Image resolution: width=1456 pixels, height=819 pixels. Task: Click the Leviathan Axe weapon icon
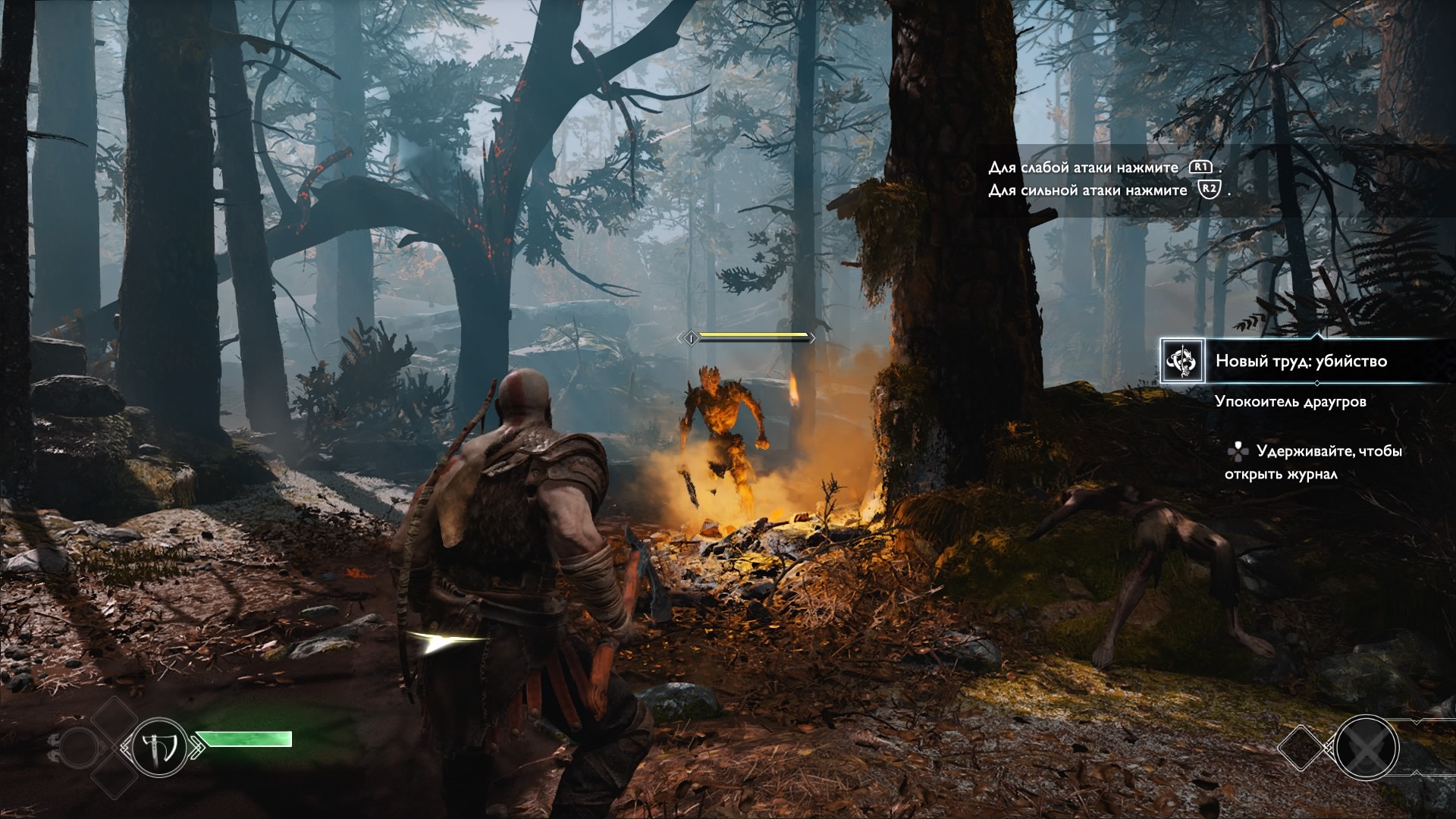[159, 747]
